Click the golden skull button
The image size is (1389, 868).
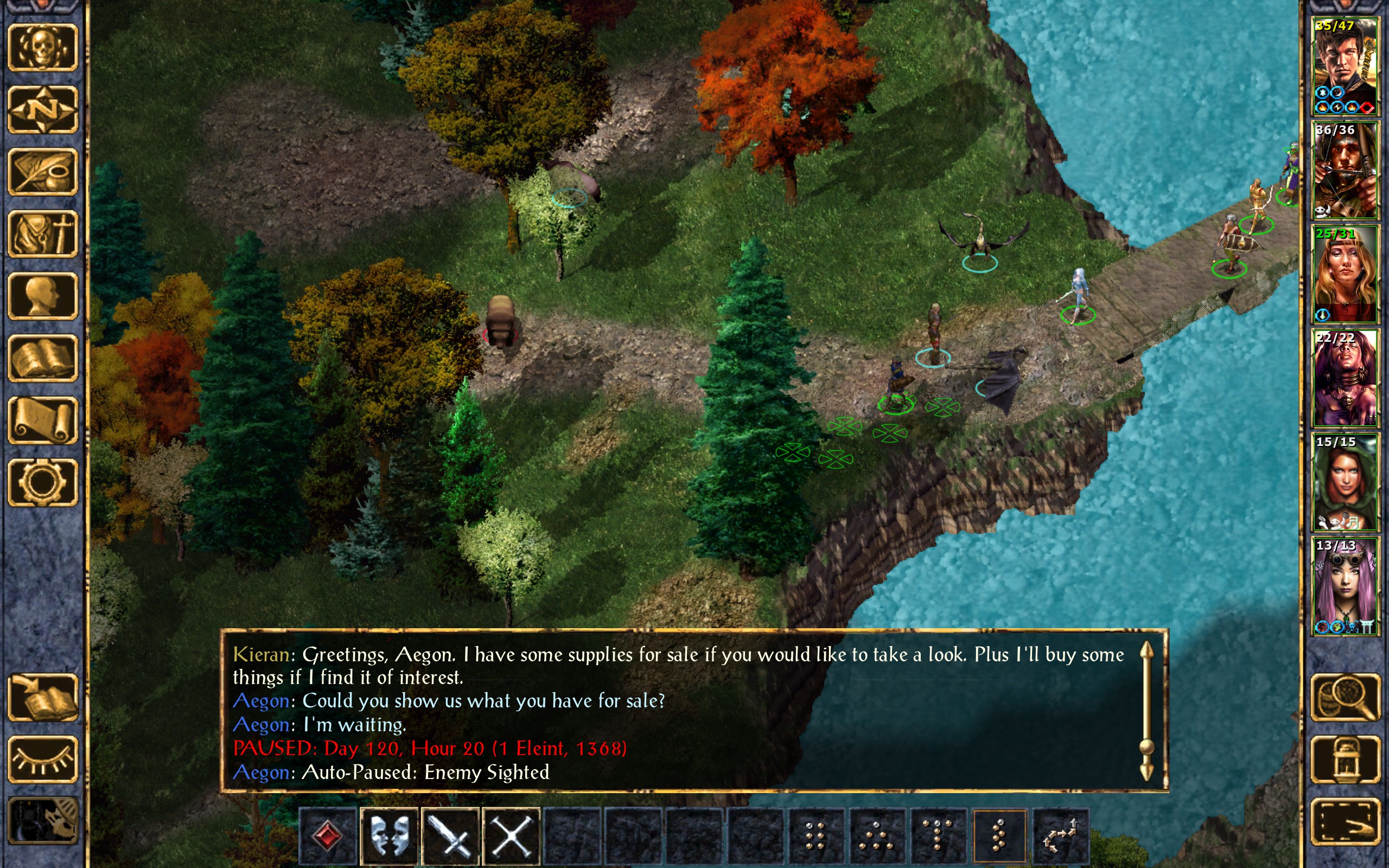(x=43, y=48)
